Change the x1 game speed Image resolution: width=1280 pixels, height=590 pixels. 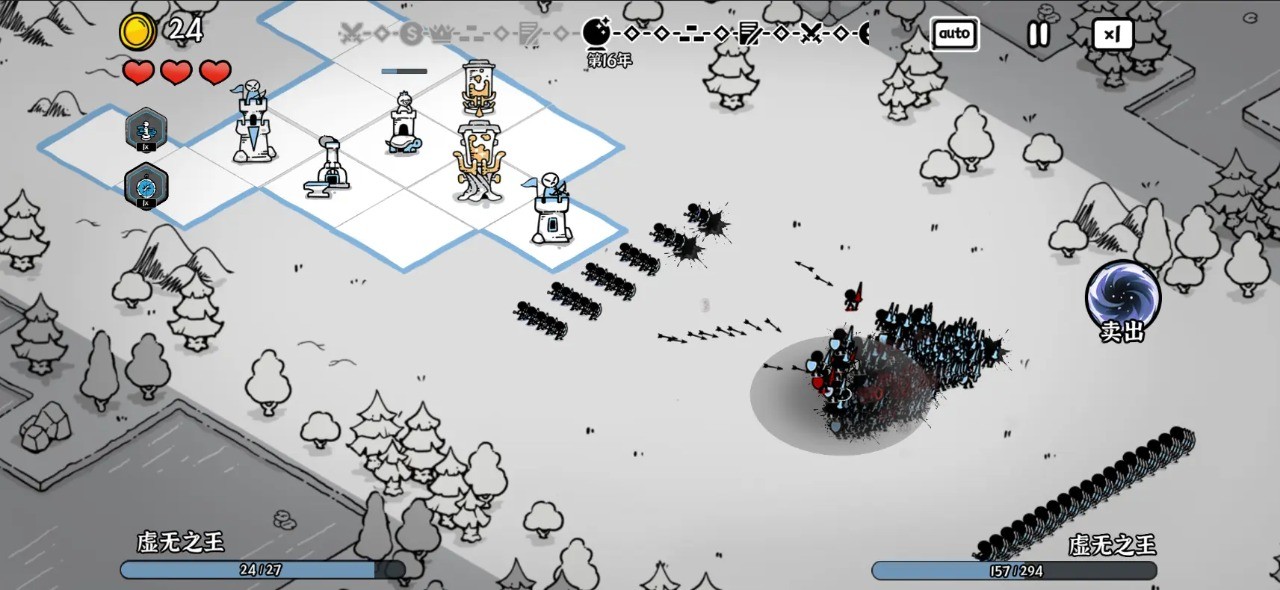(x=1112, y=34)
